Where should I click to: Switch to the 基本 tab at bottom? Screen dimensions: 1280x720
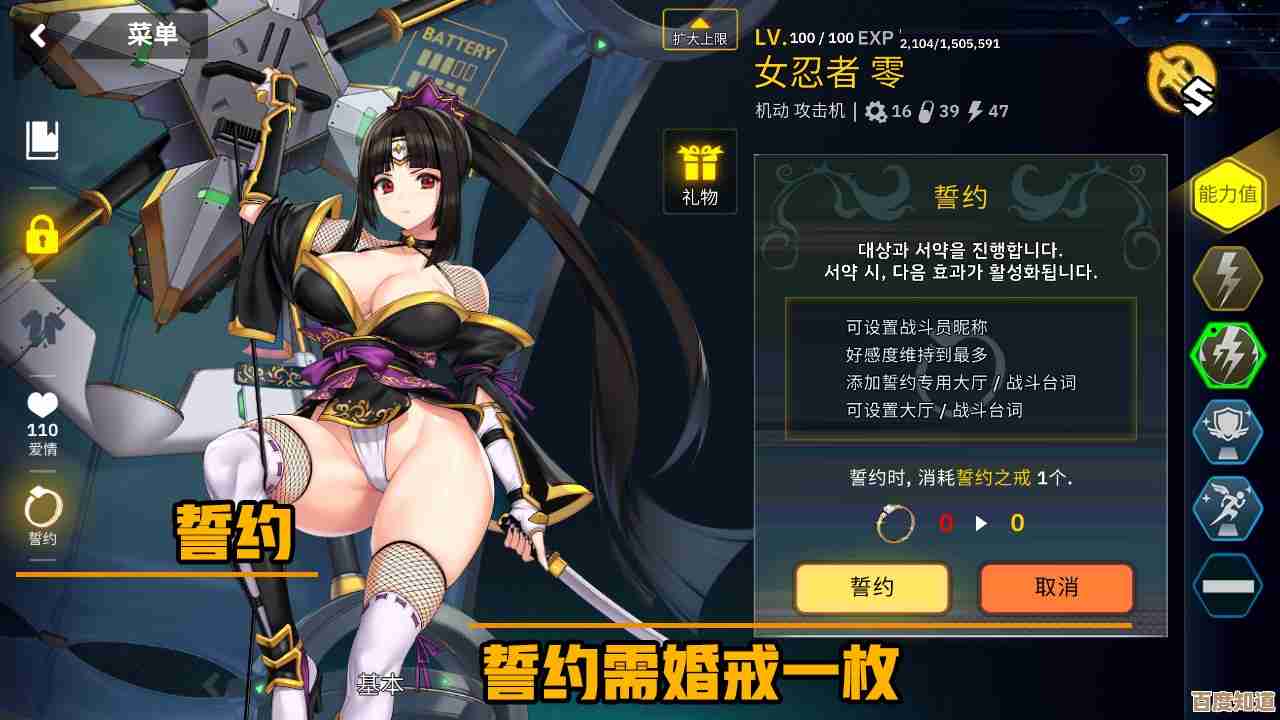[x=378, y=686]
